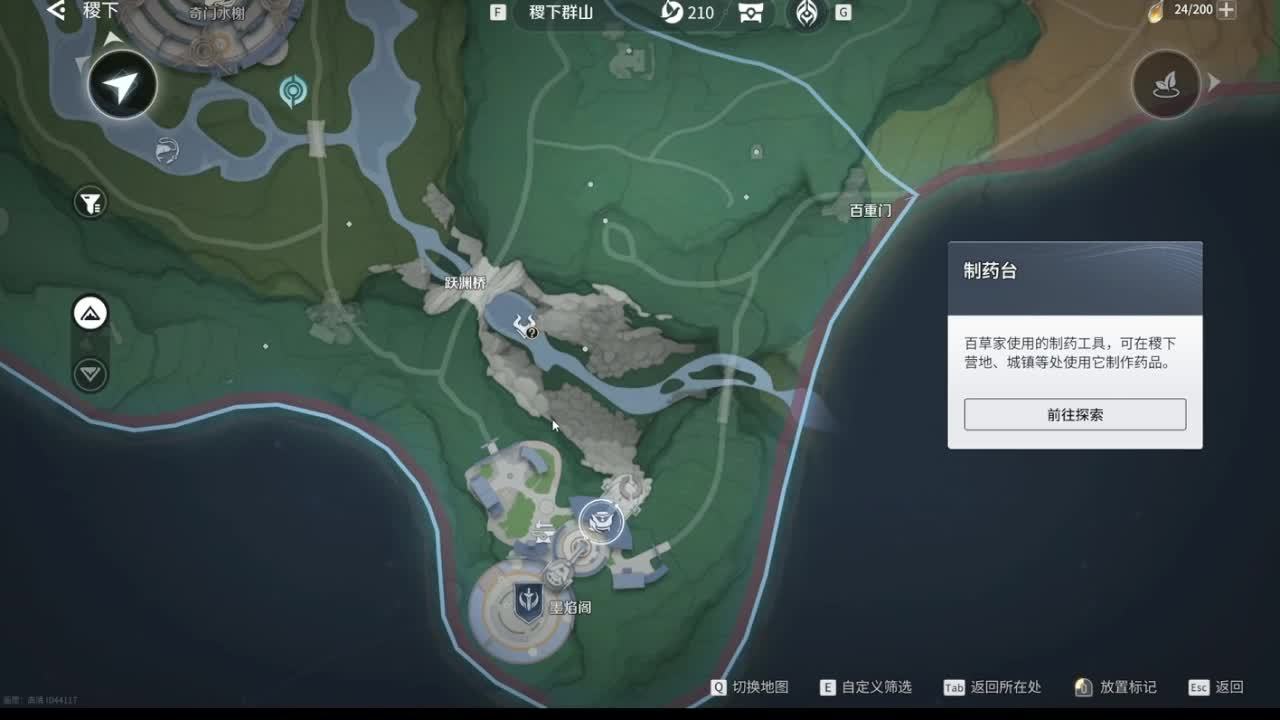The image size is (1280, 720).
Task: Go back using the top-left arrow
Action: [x=56, y=11]
